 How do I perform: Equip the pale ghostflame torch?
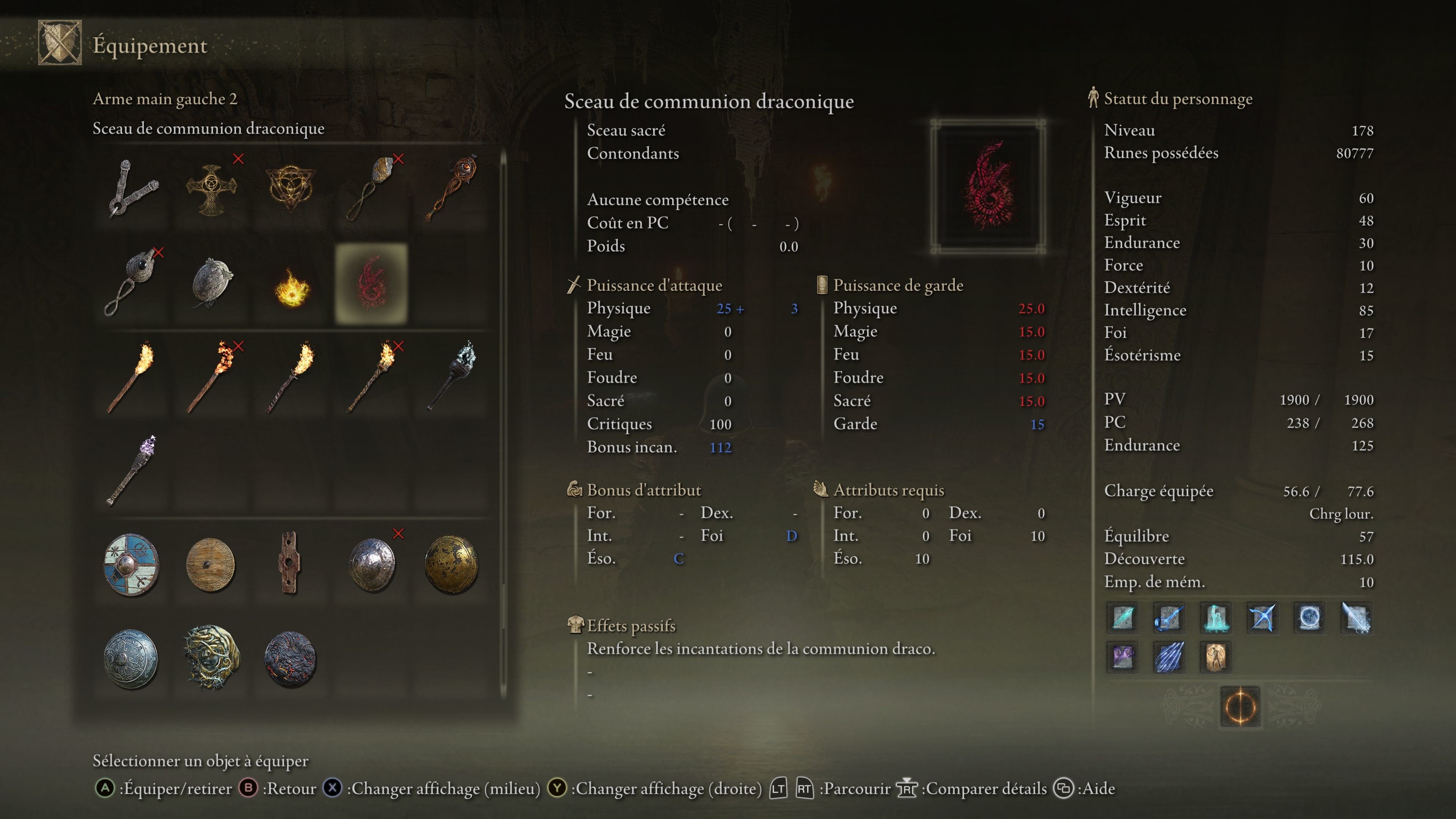(x=452, y=376)
